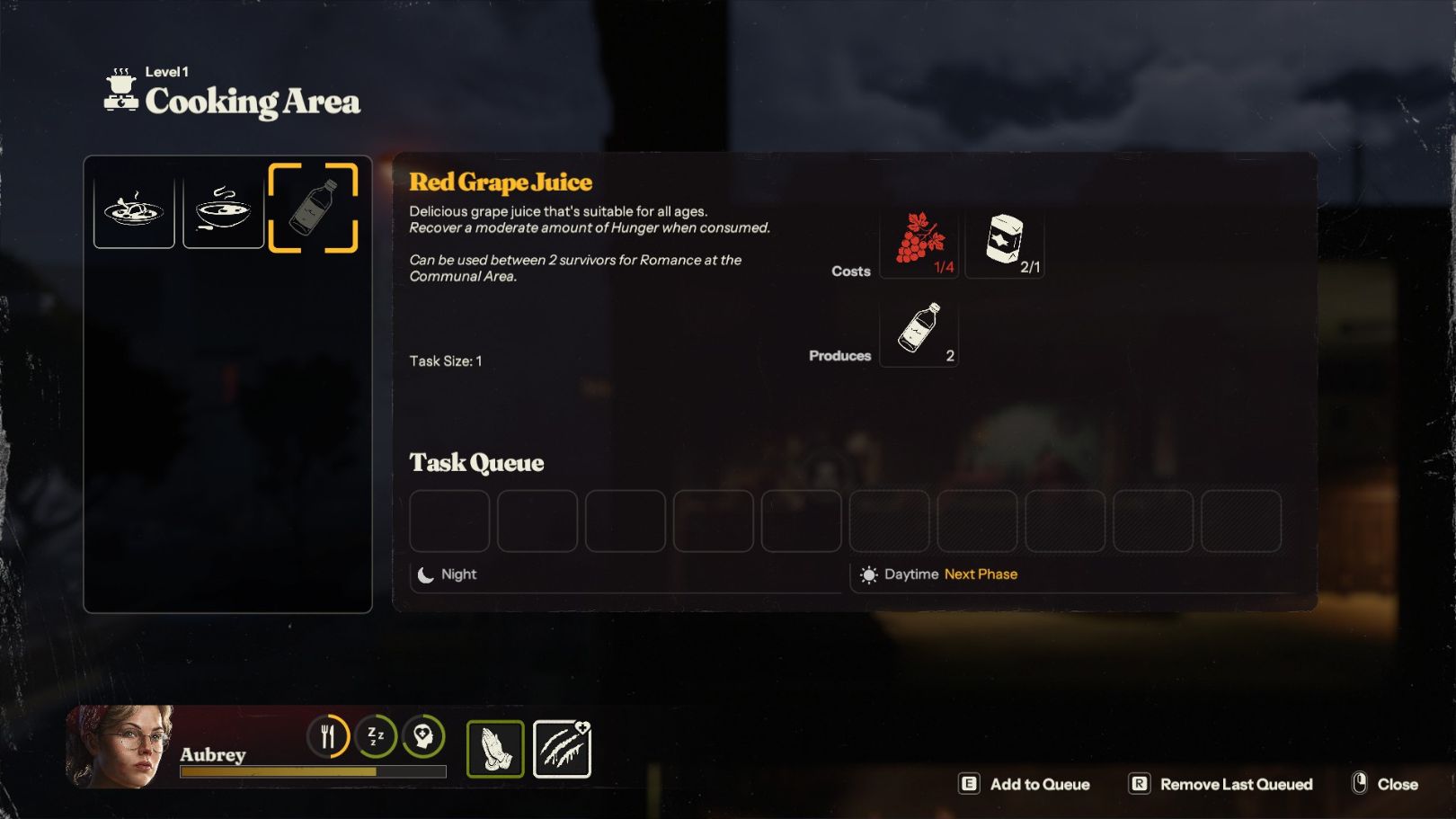Inspect the red grapes cost ingredient
The height and width of the screenshot is (819, 1456).
pos(919,244)
